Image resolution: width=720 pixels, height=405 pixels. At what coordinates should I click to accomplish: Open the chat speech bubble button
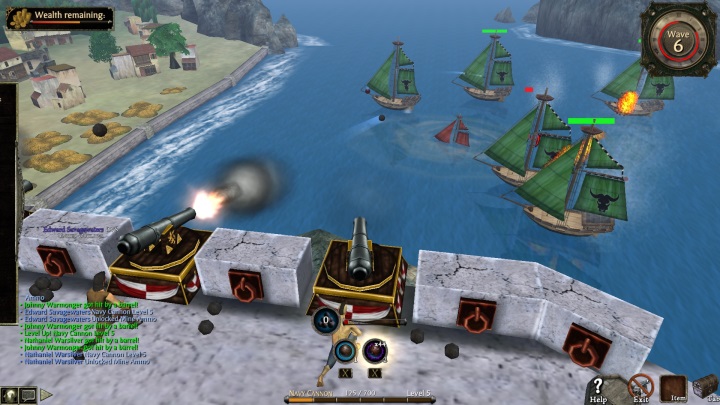click(x=27, y=395)
